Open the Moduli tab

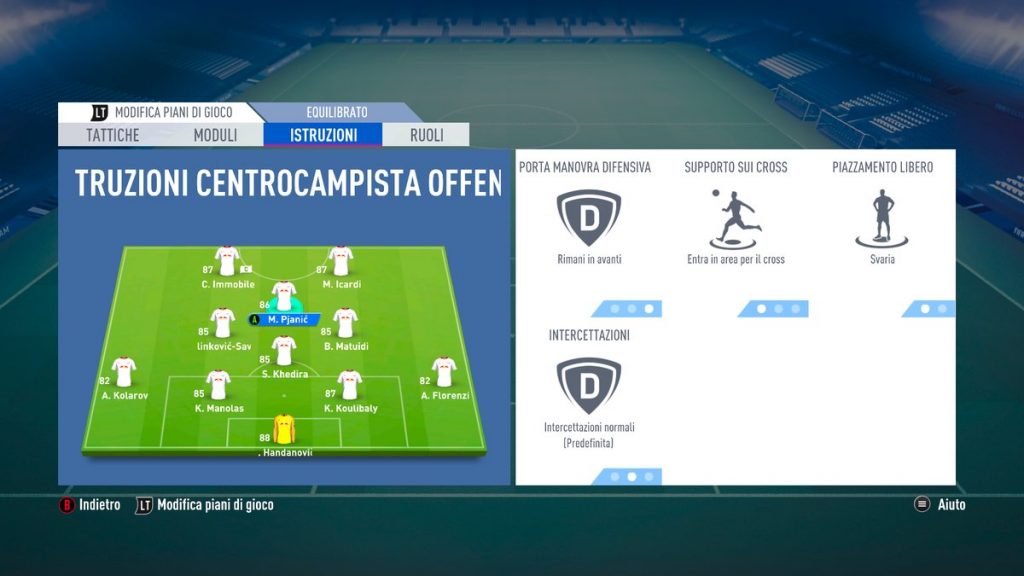coord(215,135)
